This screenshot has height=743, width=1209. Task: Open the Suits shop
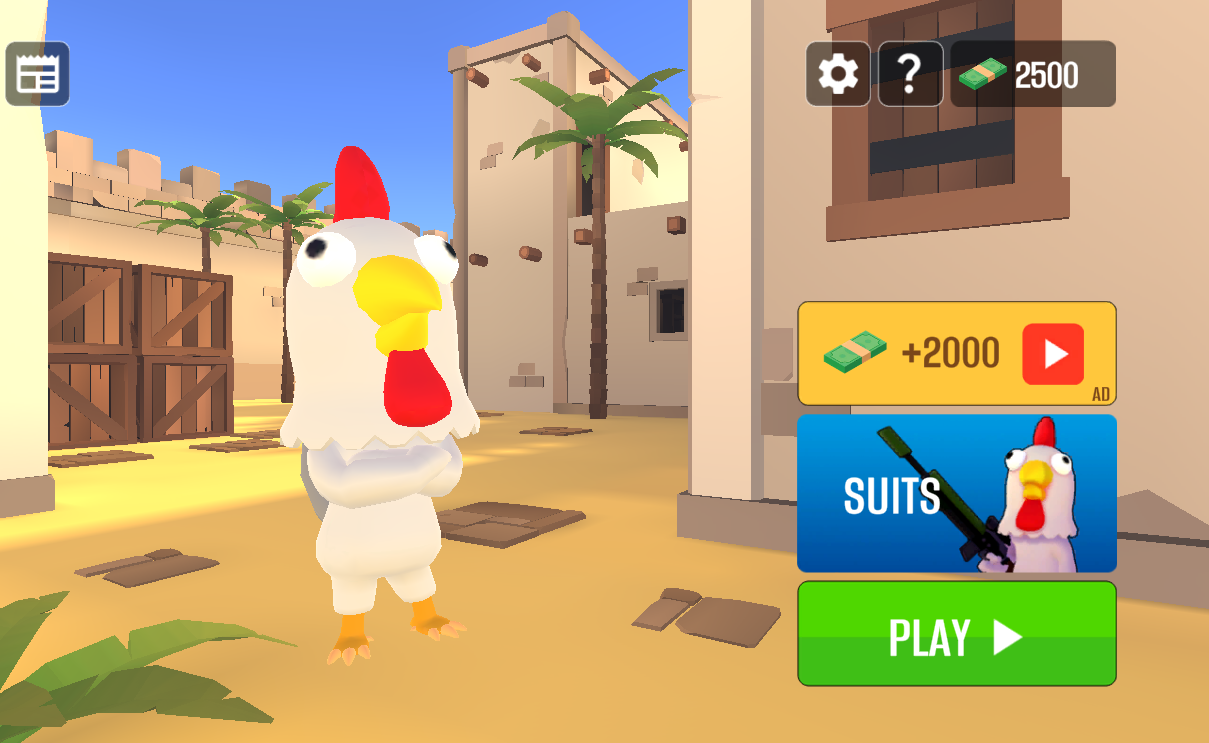tap(956, 494)
